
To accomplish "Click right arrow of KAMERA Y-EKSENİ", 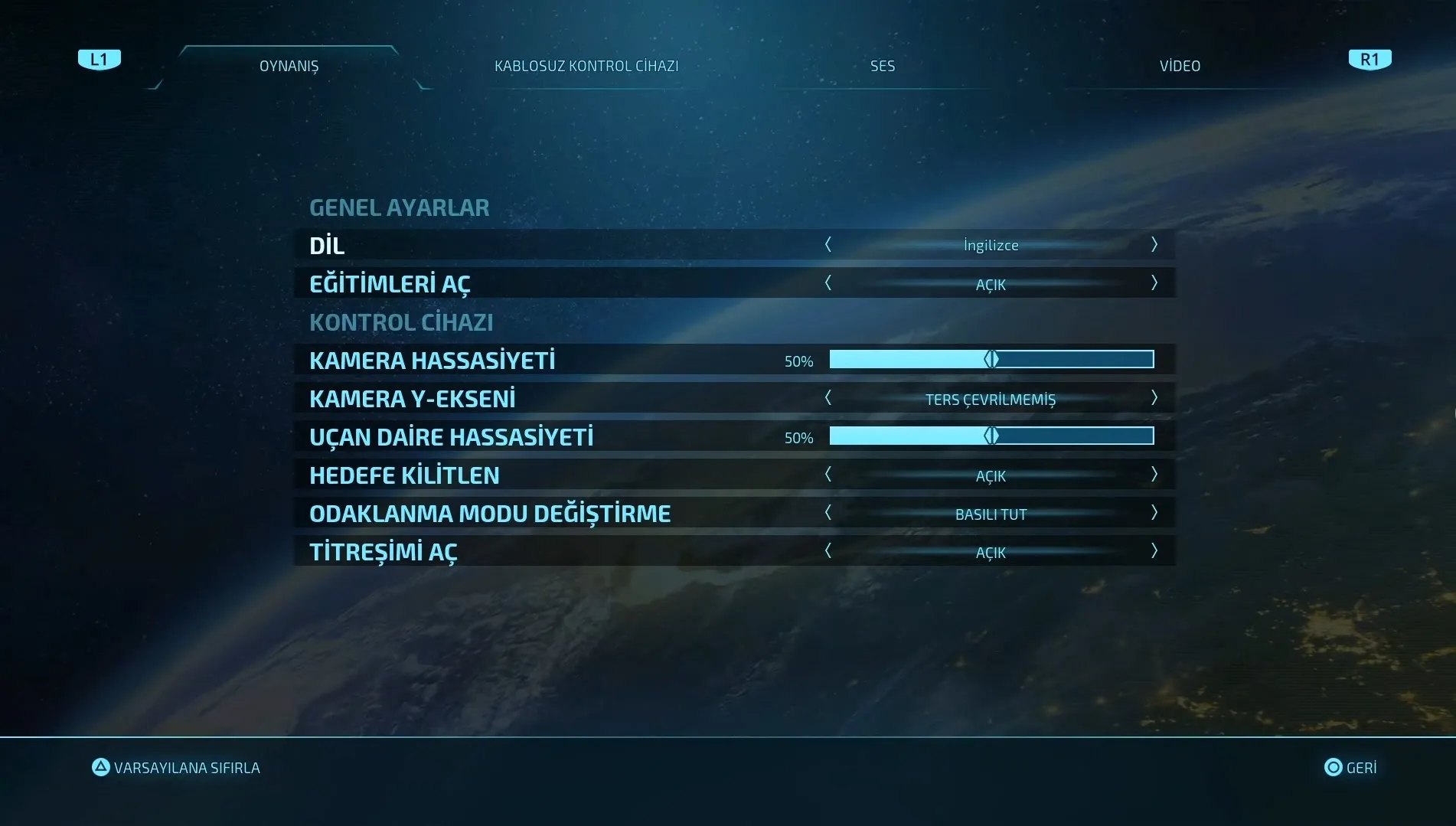I will 1154,398.
